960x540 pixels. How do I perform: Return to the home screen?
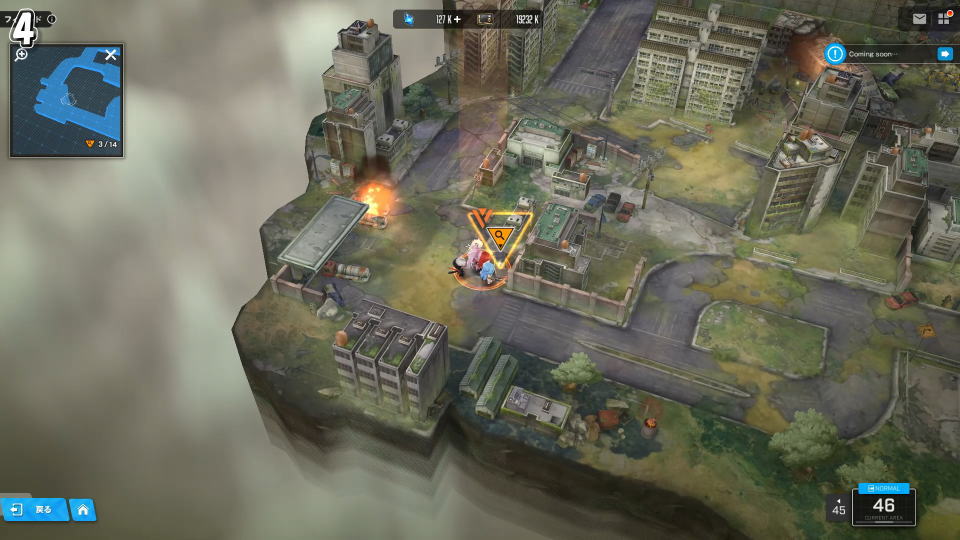[83, 510]
